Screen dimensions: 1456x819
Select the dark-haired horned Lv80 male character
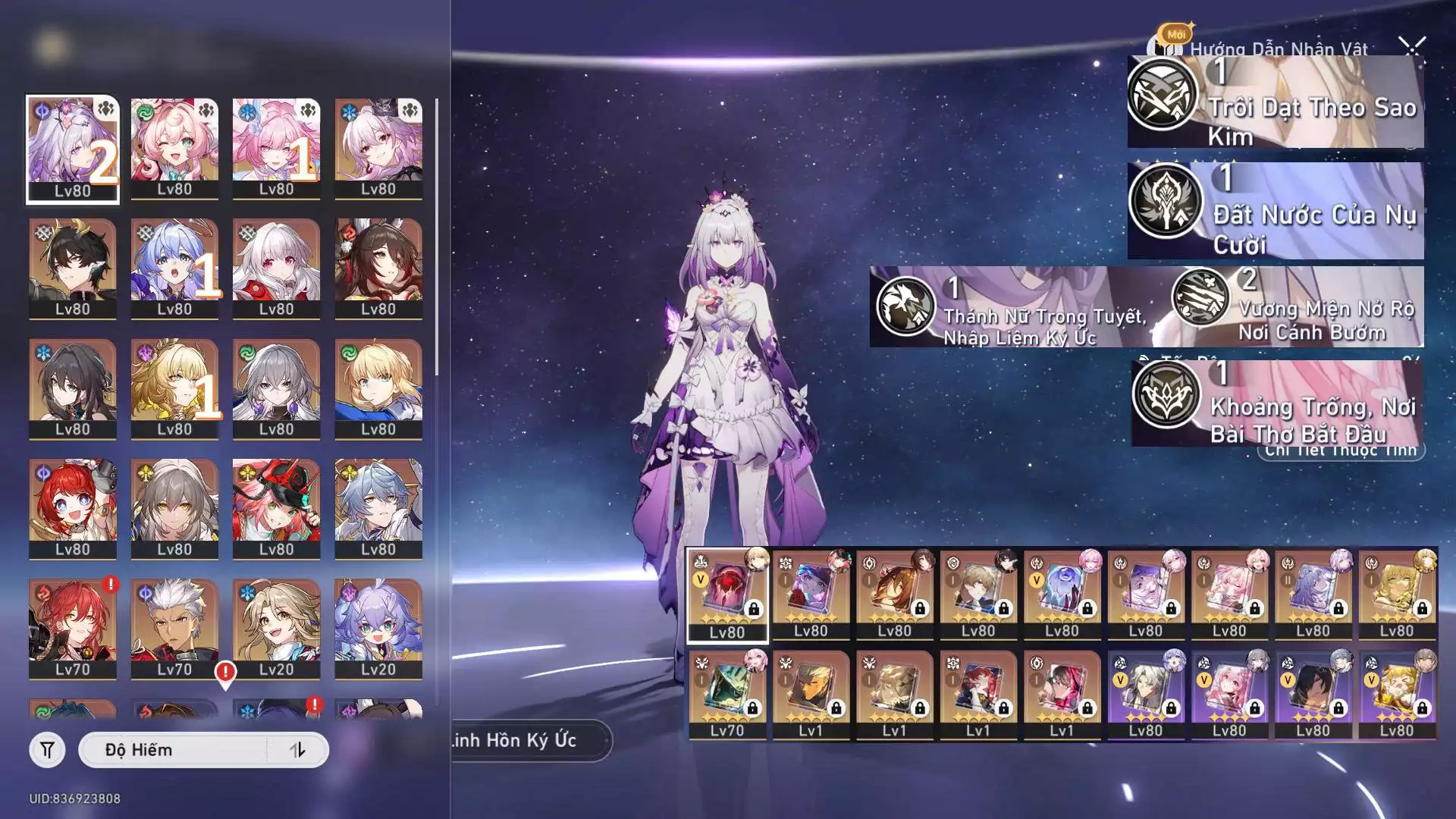tap(73, 268)
